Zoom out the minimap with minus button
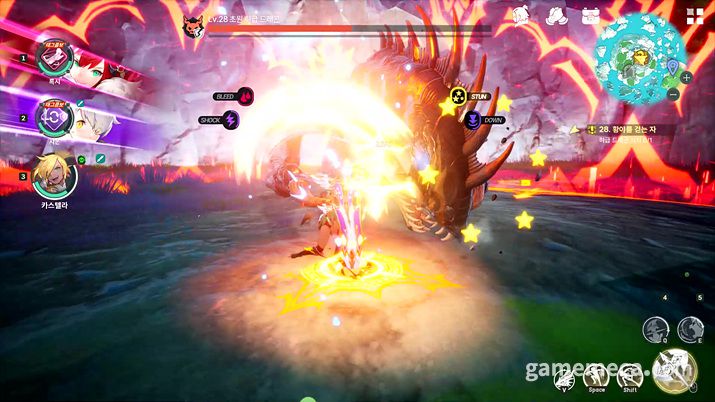This screenshot has width=715, height=402. (673, 94)
